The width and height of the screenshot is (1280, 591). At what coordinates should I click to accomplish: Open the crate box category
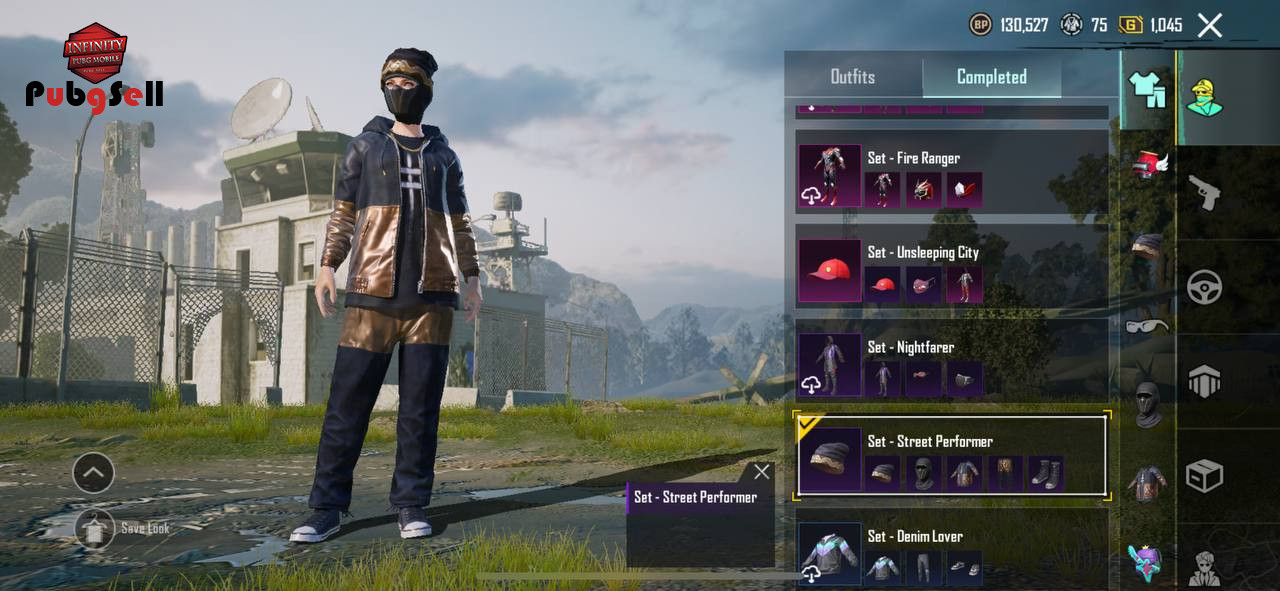click(x=1204, y=477)
